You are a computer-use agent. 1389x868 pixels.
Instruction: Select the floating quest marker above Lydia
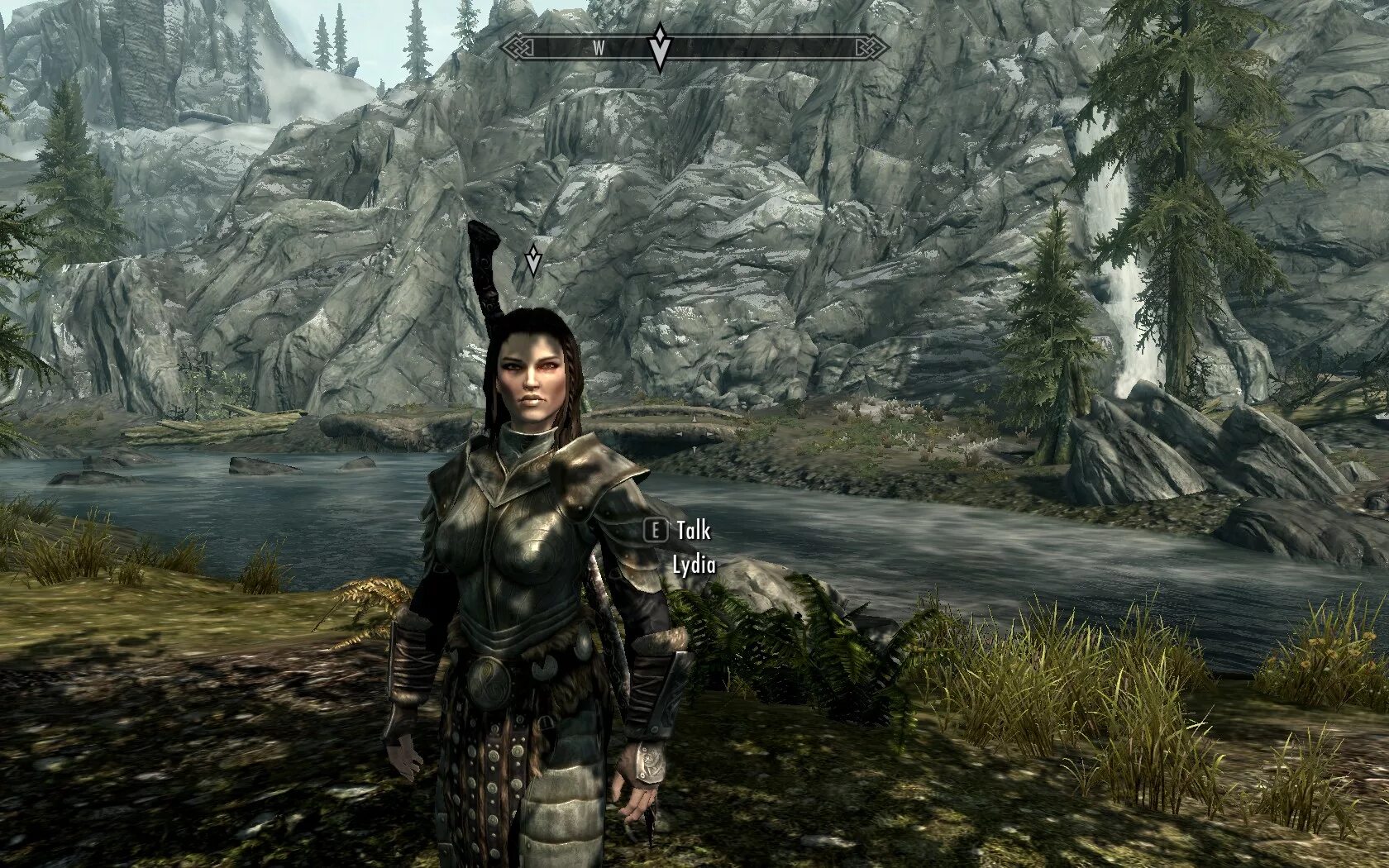tap(533, 260)
